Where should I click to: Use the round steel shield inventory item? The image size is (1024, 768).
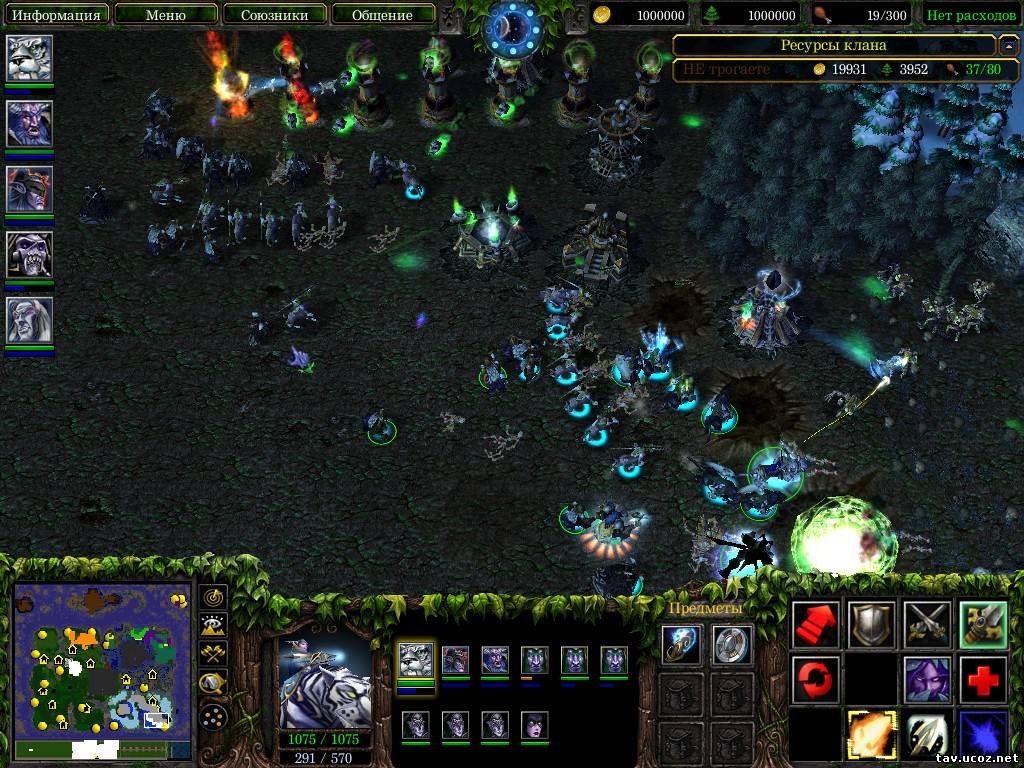pyautogui.click(x=732, y=645)
